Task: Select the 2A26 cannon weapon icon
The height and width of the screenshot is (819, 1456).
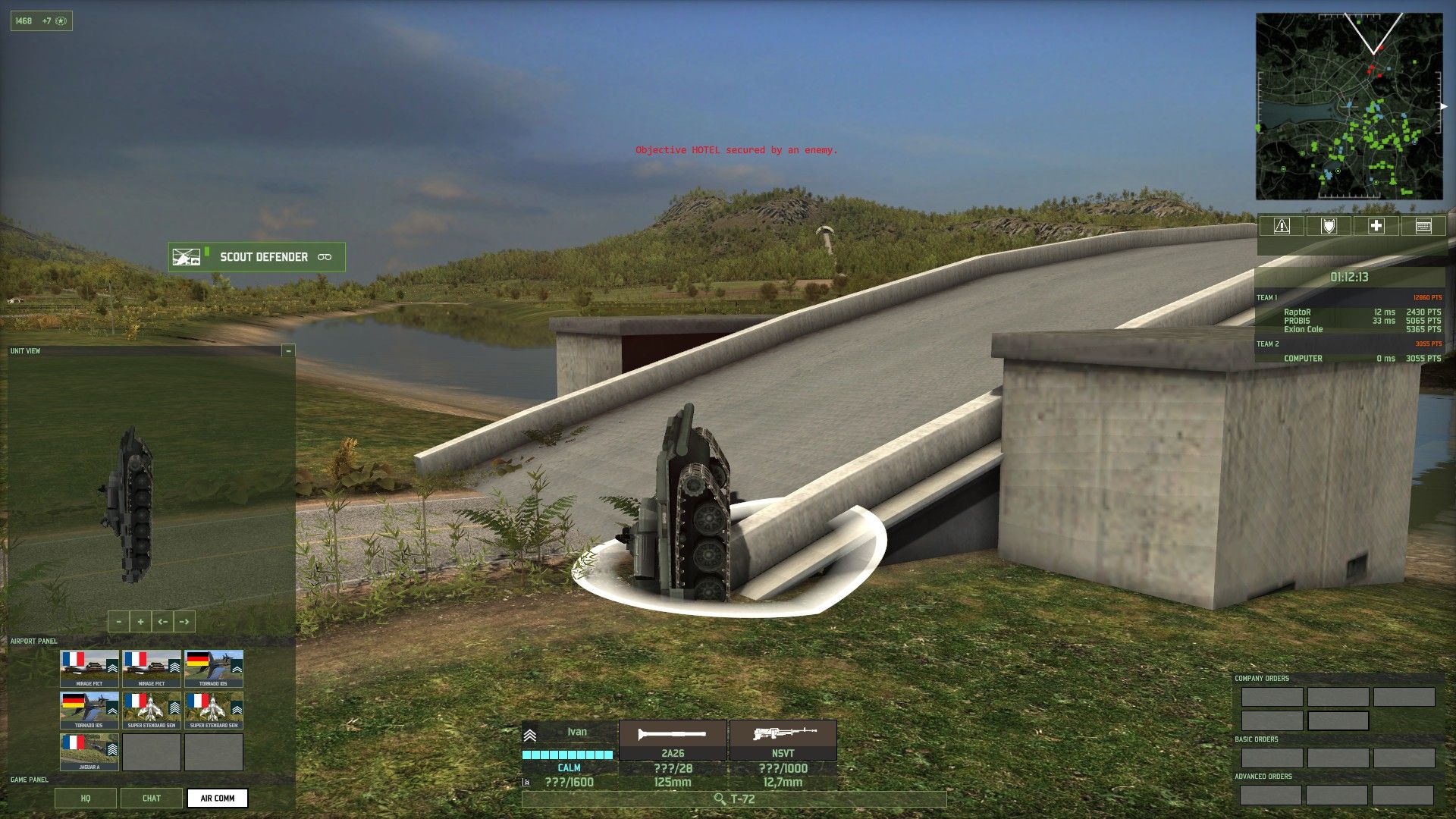Action: coord(672,733)
